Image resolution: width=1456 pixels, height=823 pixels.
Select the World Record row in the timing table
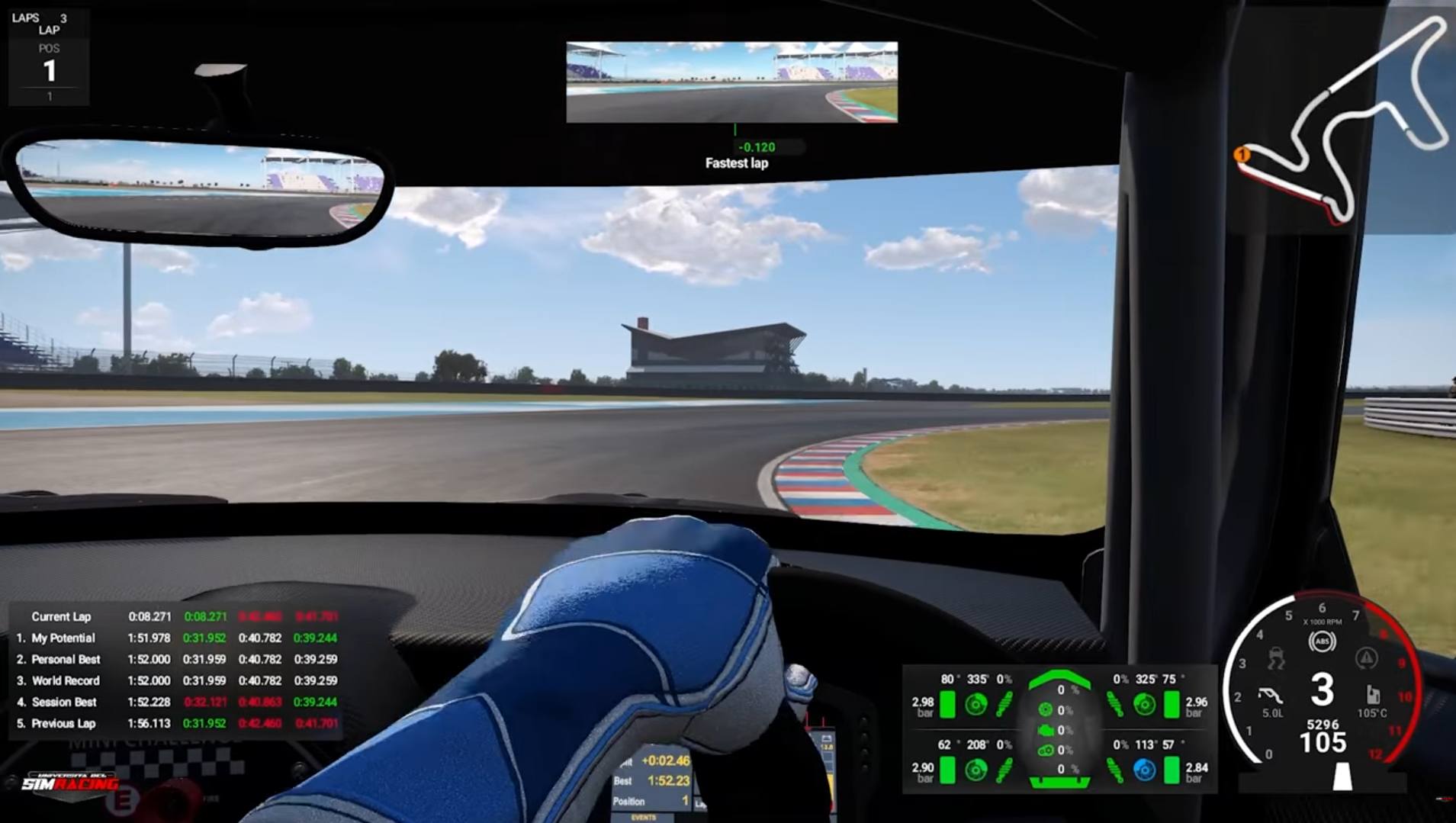65,680
